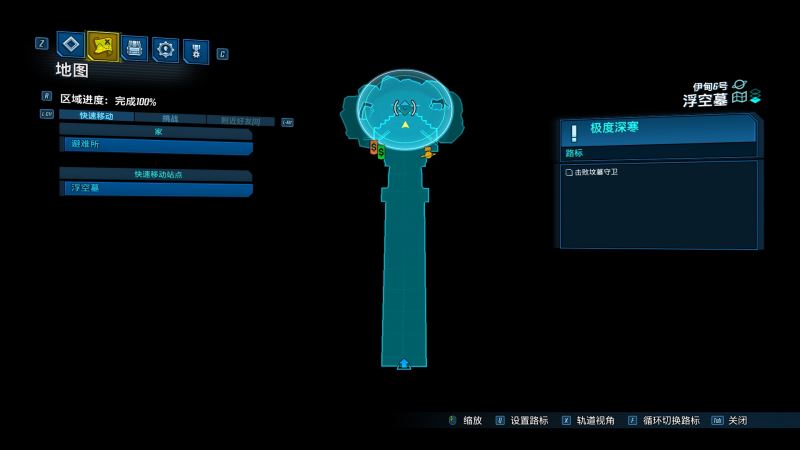Select the yellow map tab
Image resolution: width=800 pixels, height=450 pixels.
102,45
